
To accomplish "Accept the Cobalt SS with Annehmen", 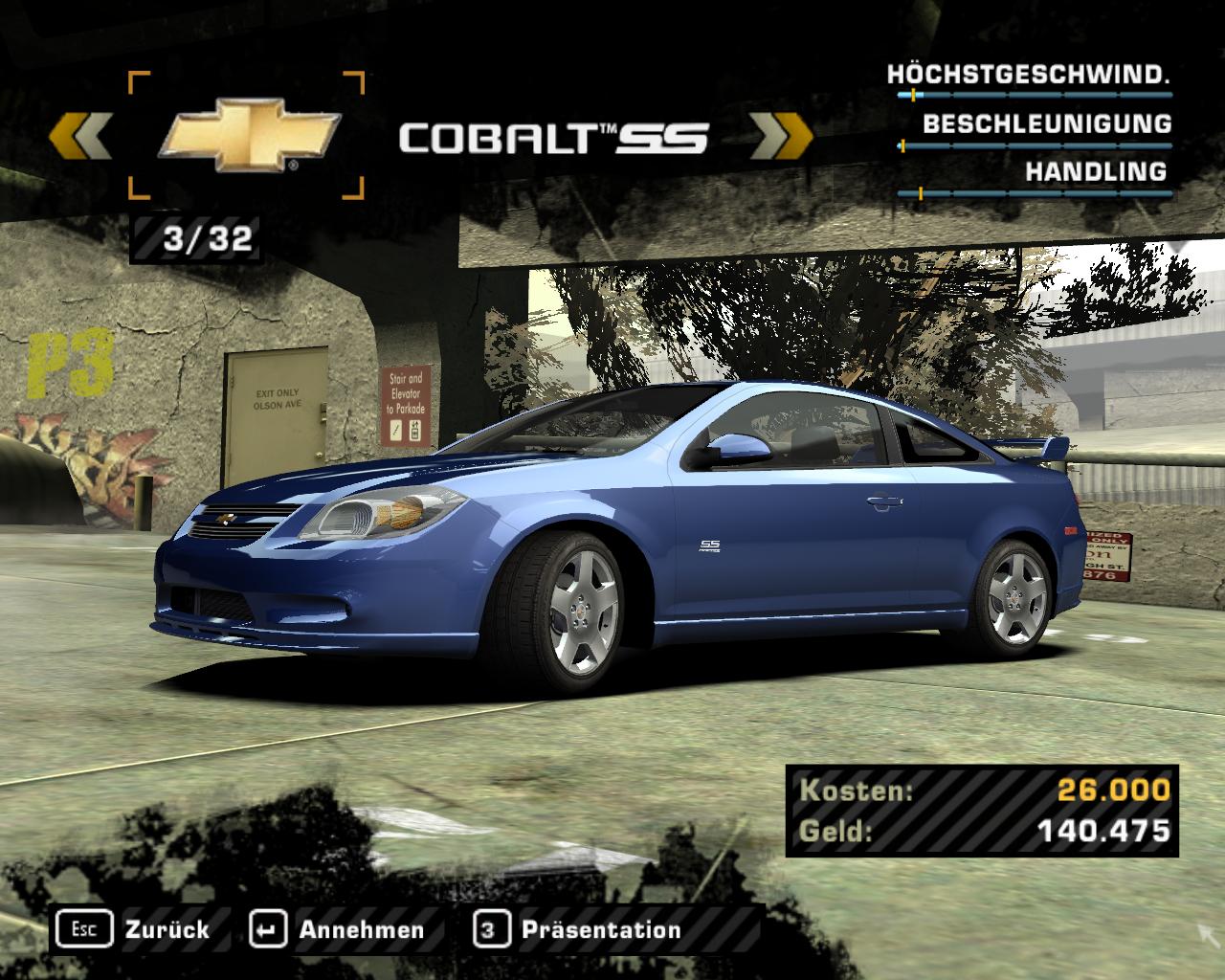I will click(x=337, y=929).
